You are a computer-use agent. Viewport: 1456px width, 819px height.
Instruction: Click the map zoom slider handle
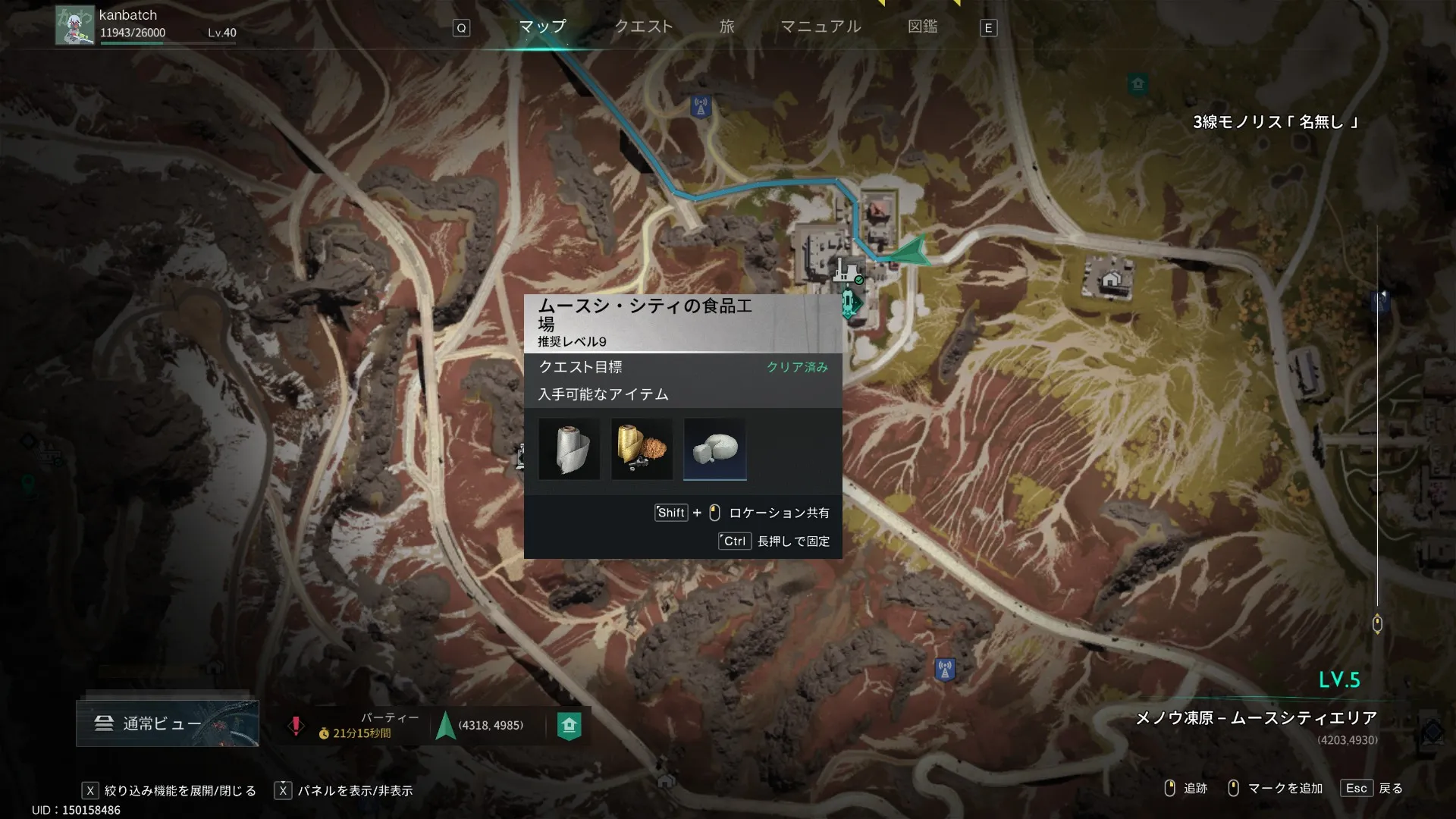tap(1377, 624)
